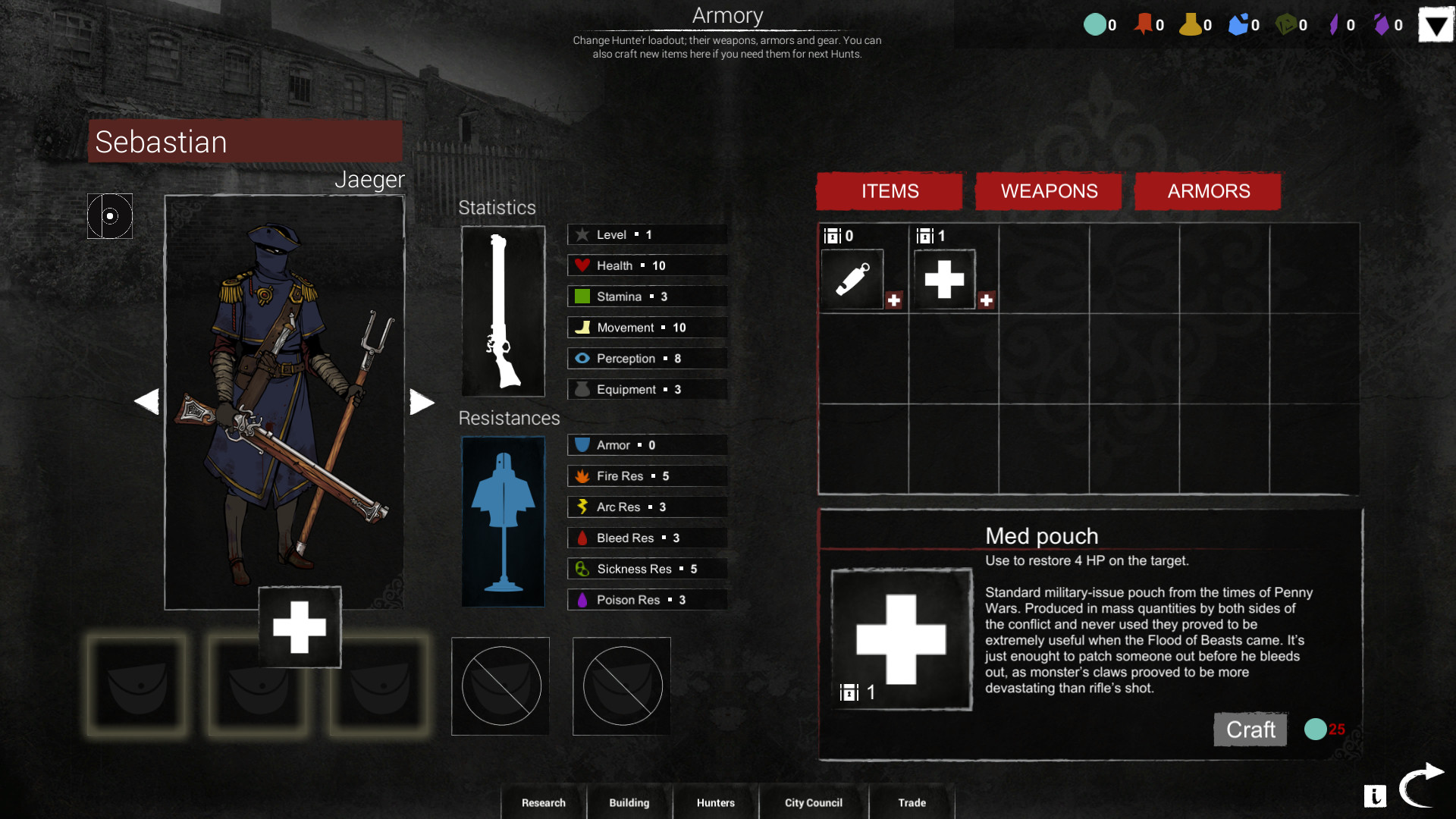The height and width of the screenshot is (819, 1456).
Task: Switch to the ARMORS tab
Action: click(1207, 191)
